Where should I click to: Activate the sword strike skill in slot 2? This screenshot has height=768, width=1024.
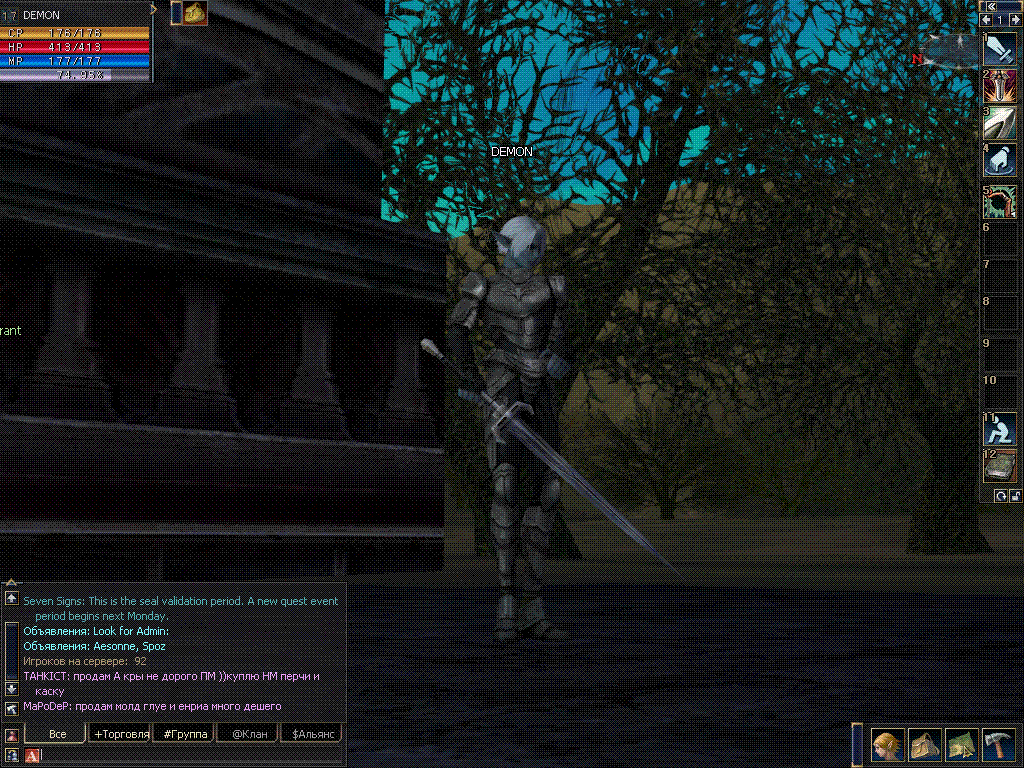click(x=1001, y=86)
